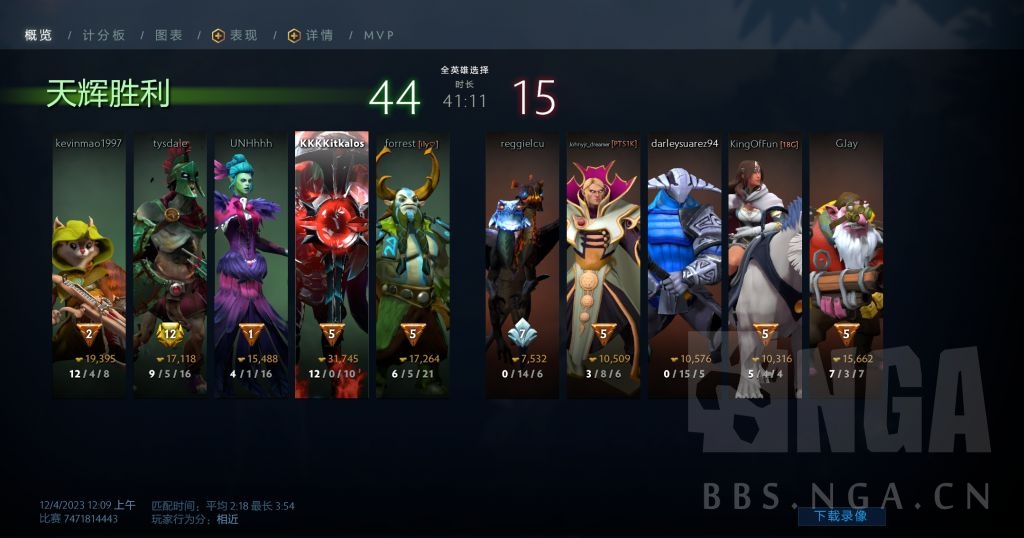Image resolution: width=1024 pixels, height=538 pixels.
Task: Select KingOfFun's Mirana card
Action: click(x=765, y=265)
